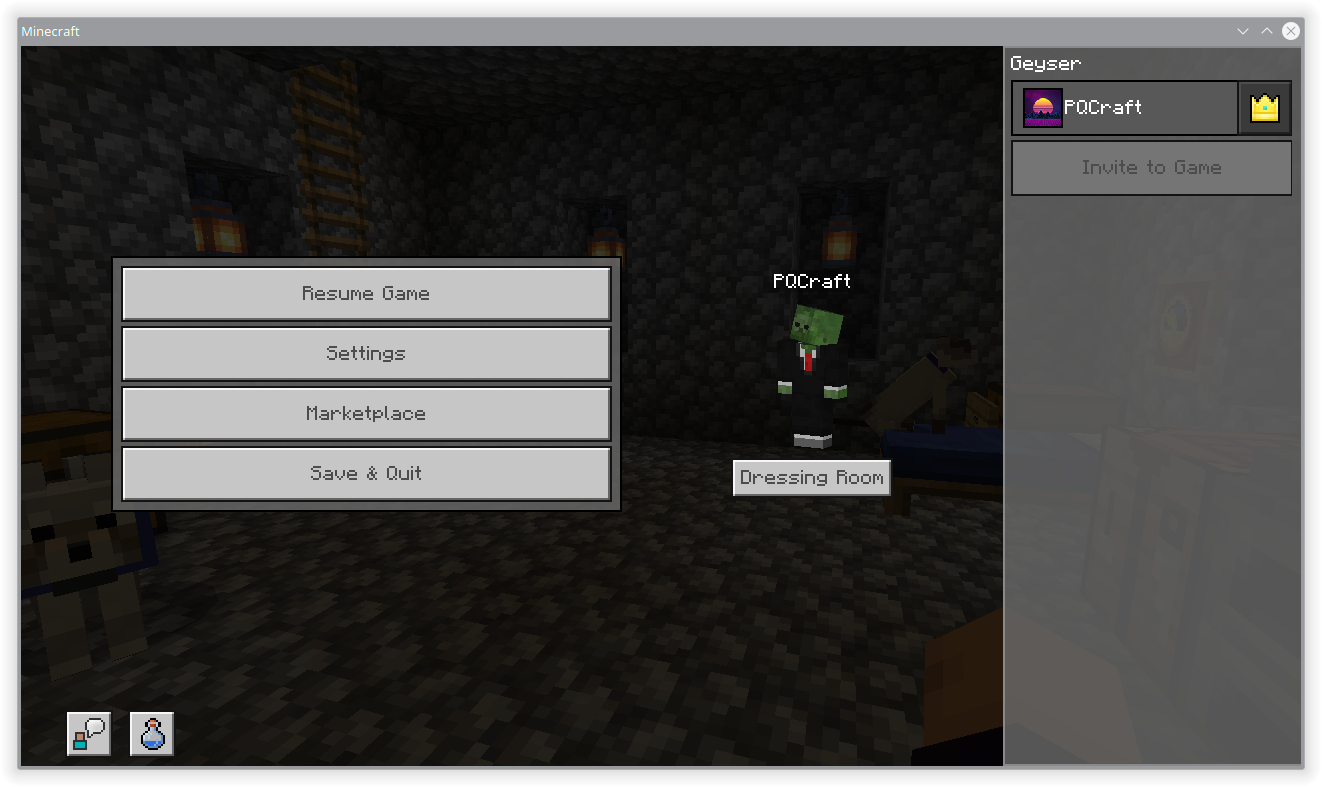The width and height of the screenshot is (1322, 787).
Task: Open the Marketplace
Action: 366,413
